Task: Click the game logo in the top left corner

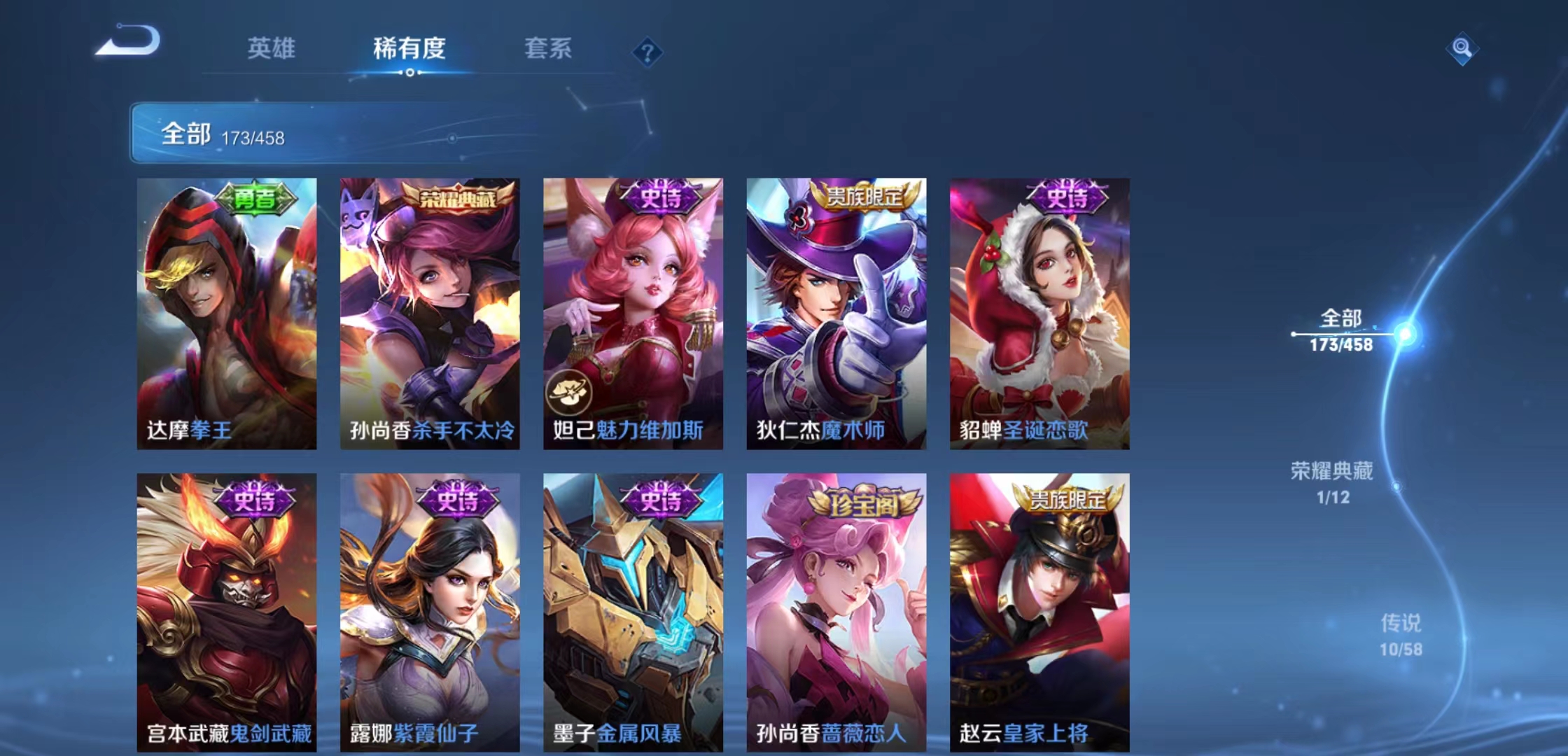Action: pos(128,42)
